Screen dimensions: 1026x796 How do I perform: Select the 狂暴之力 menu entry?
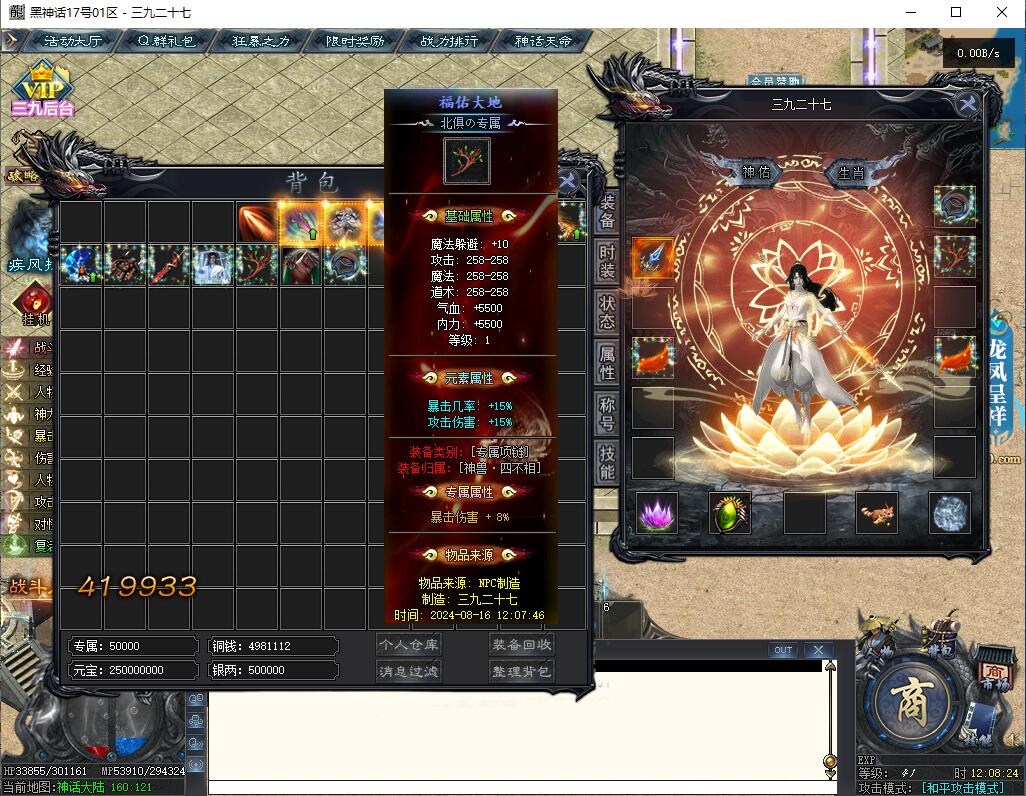[x=260, y=41]
